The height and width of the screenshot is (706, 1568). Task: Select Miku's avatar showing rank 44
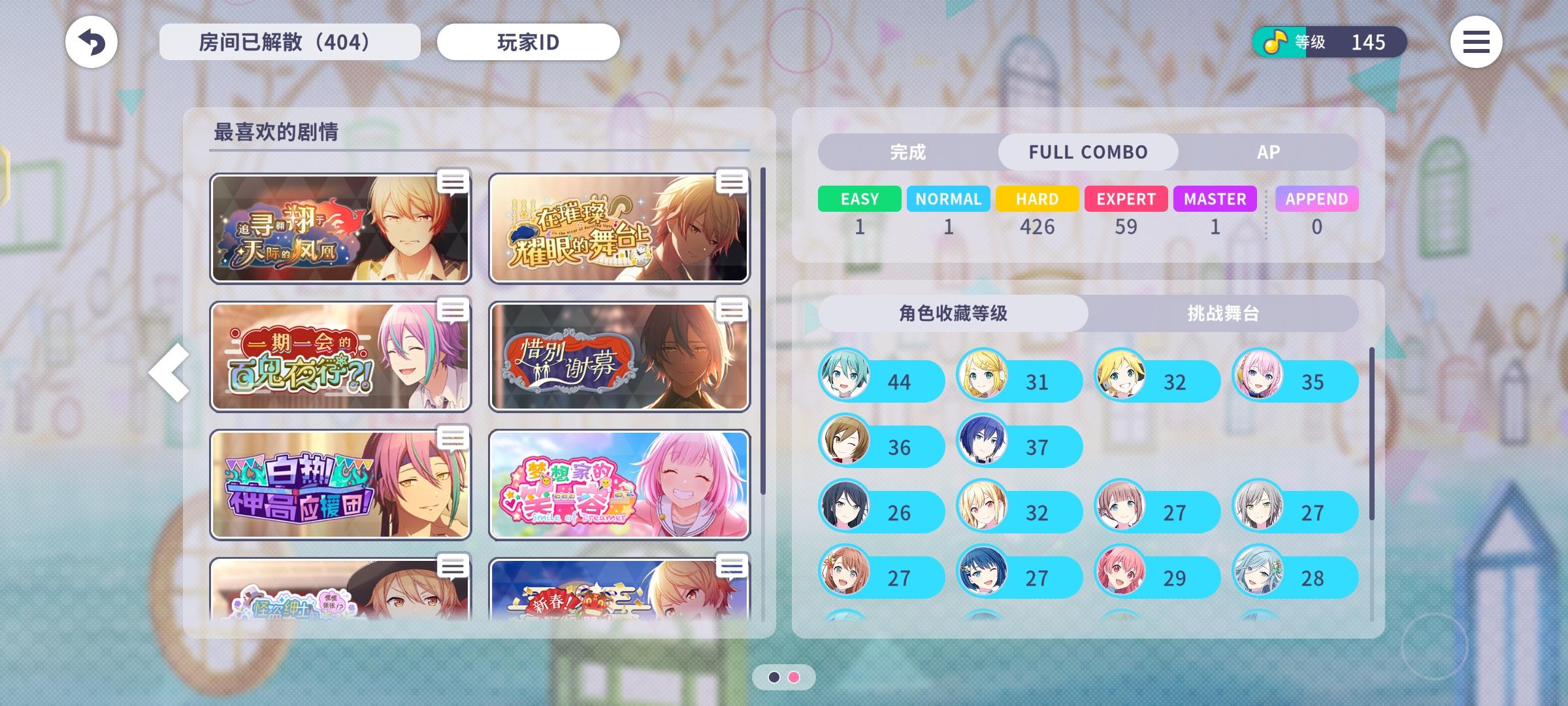pos(845,380)
